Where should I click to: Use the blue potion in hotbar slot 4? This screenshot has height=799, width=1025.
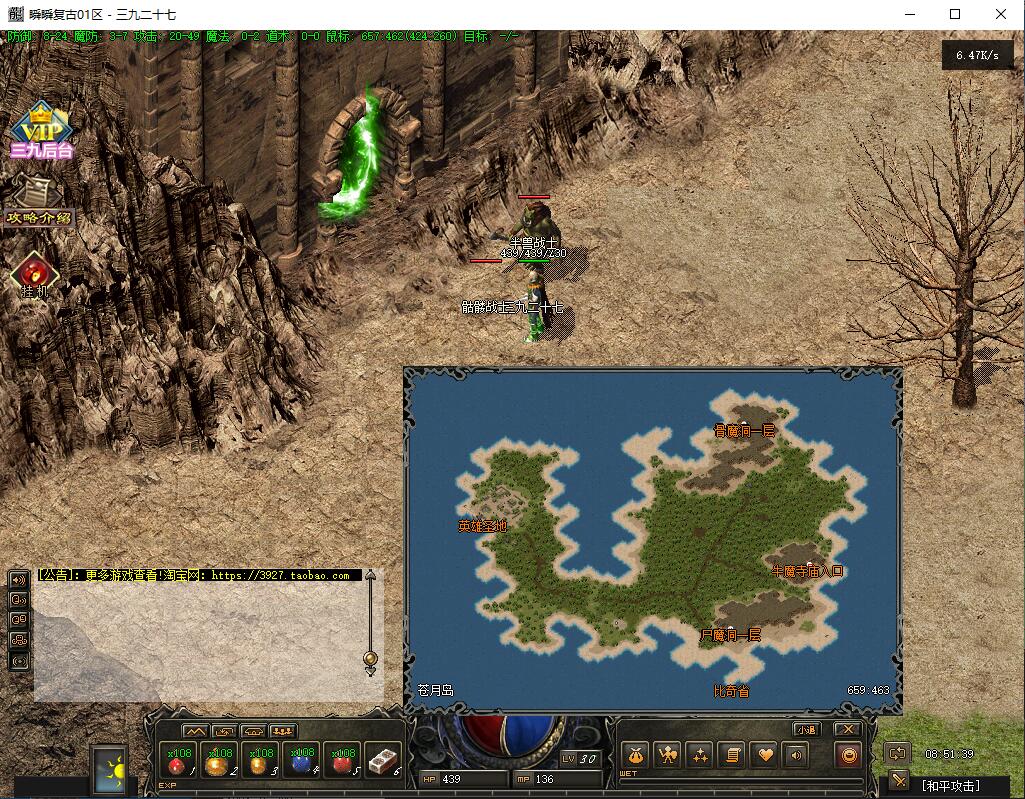[300, 762]
